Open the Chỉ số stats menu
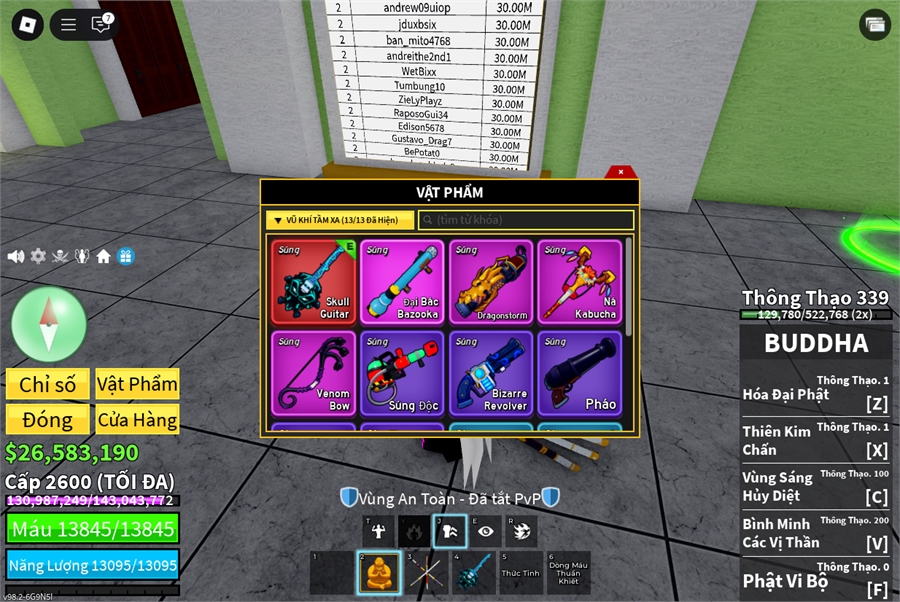The image size is (900, 602). tap(47, 385)
